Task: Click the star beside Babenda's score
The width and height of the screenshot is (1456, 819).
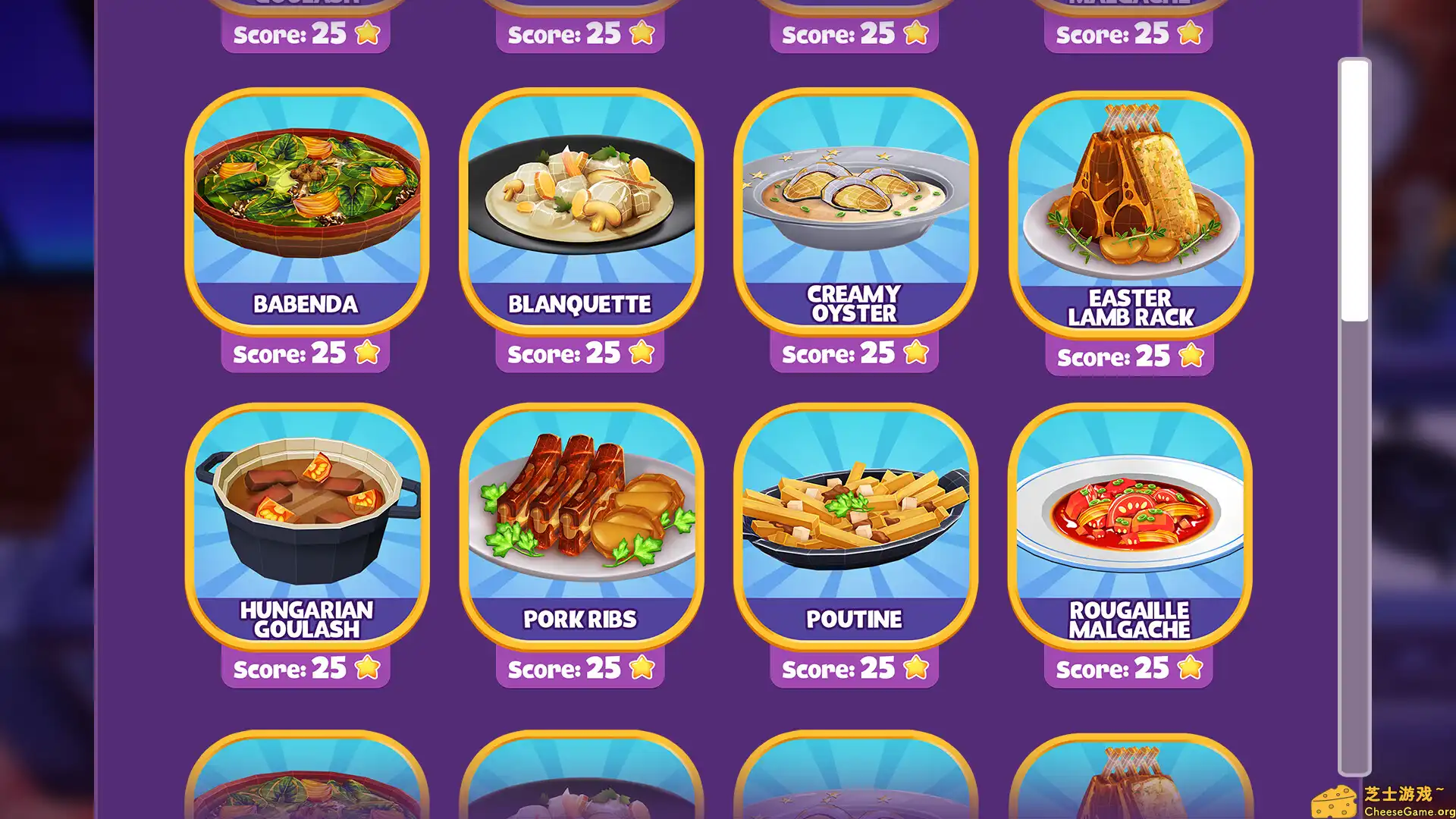Action: (367, 352)
